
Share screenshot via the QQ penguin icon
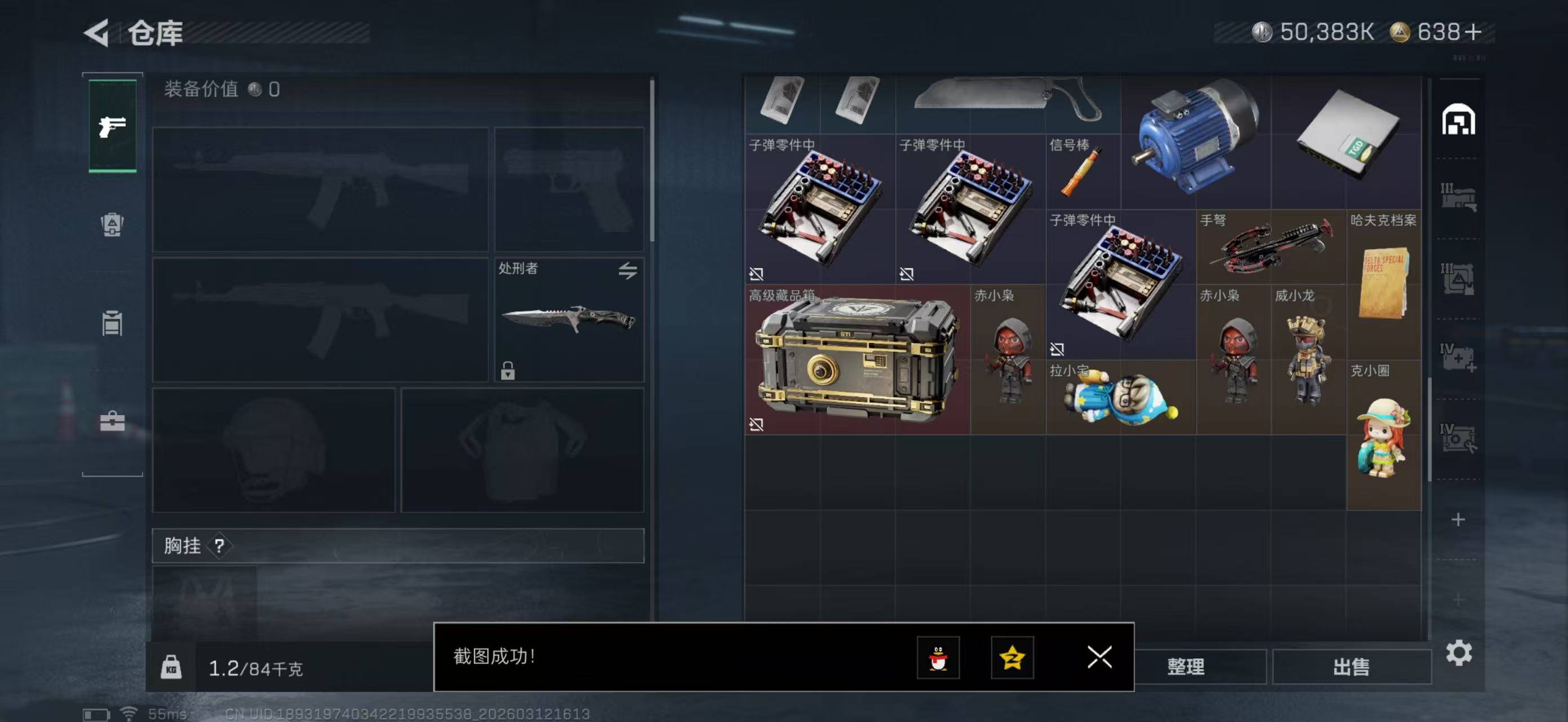pyautogui.click(x=938, y=658)
